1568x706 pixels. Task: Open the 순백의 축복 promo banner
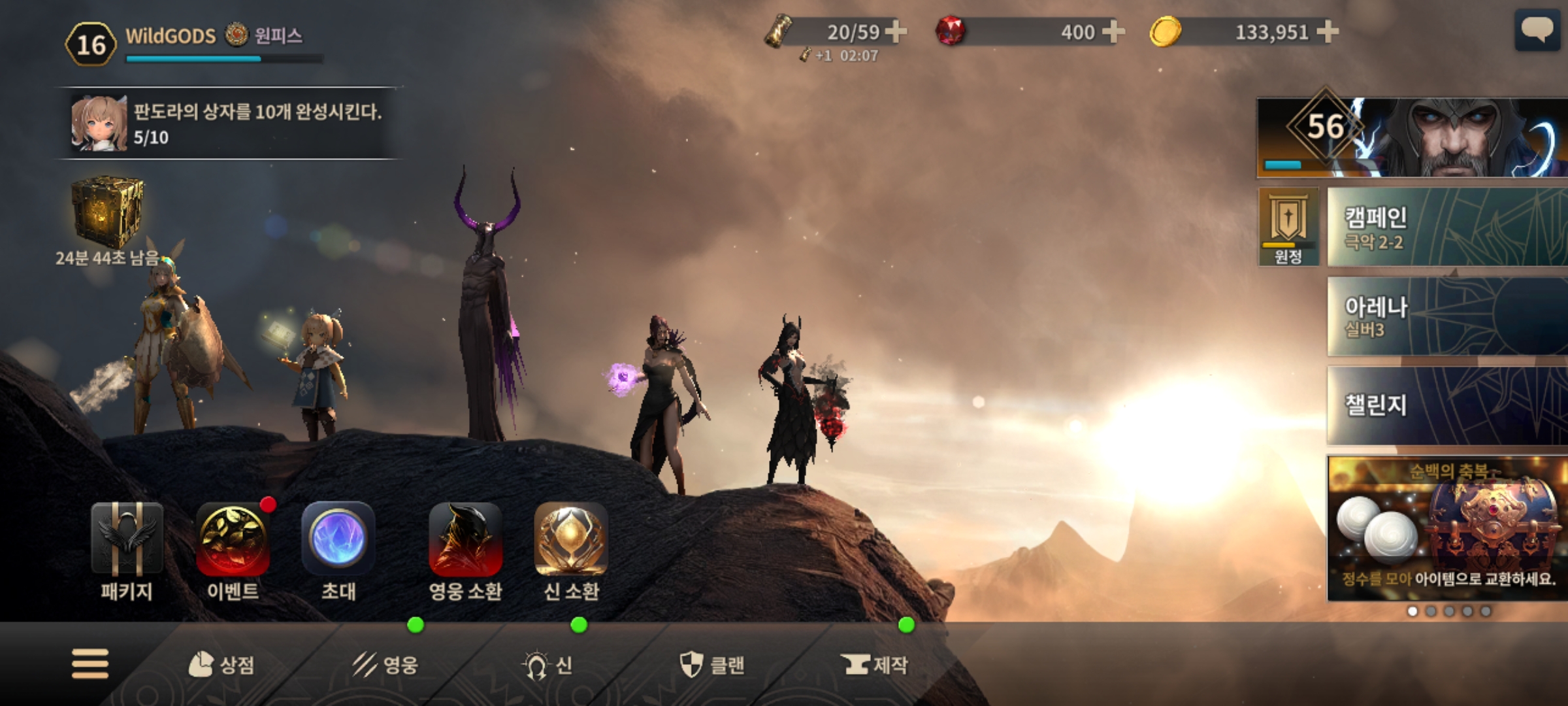[x=1446, y=528]
